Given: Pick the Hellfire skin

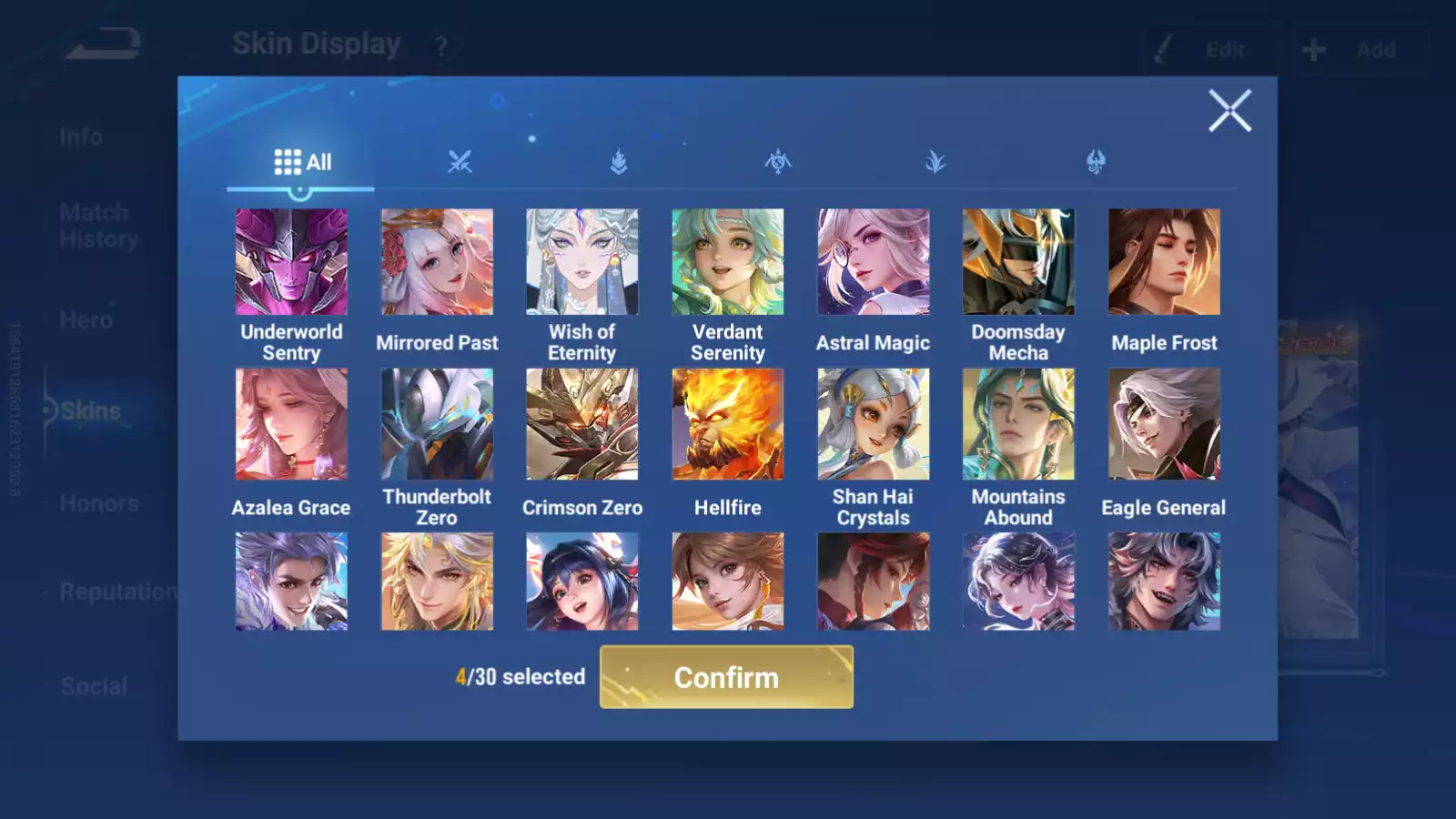Looking at the screenshot, I should click(727, 424).
